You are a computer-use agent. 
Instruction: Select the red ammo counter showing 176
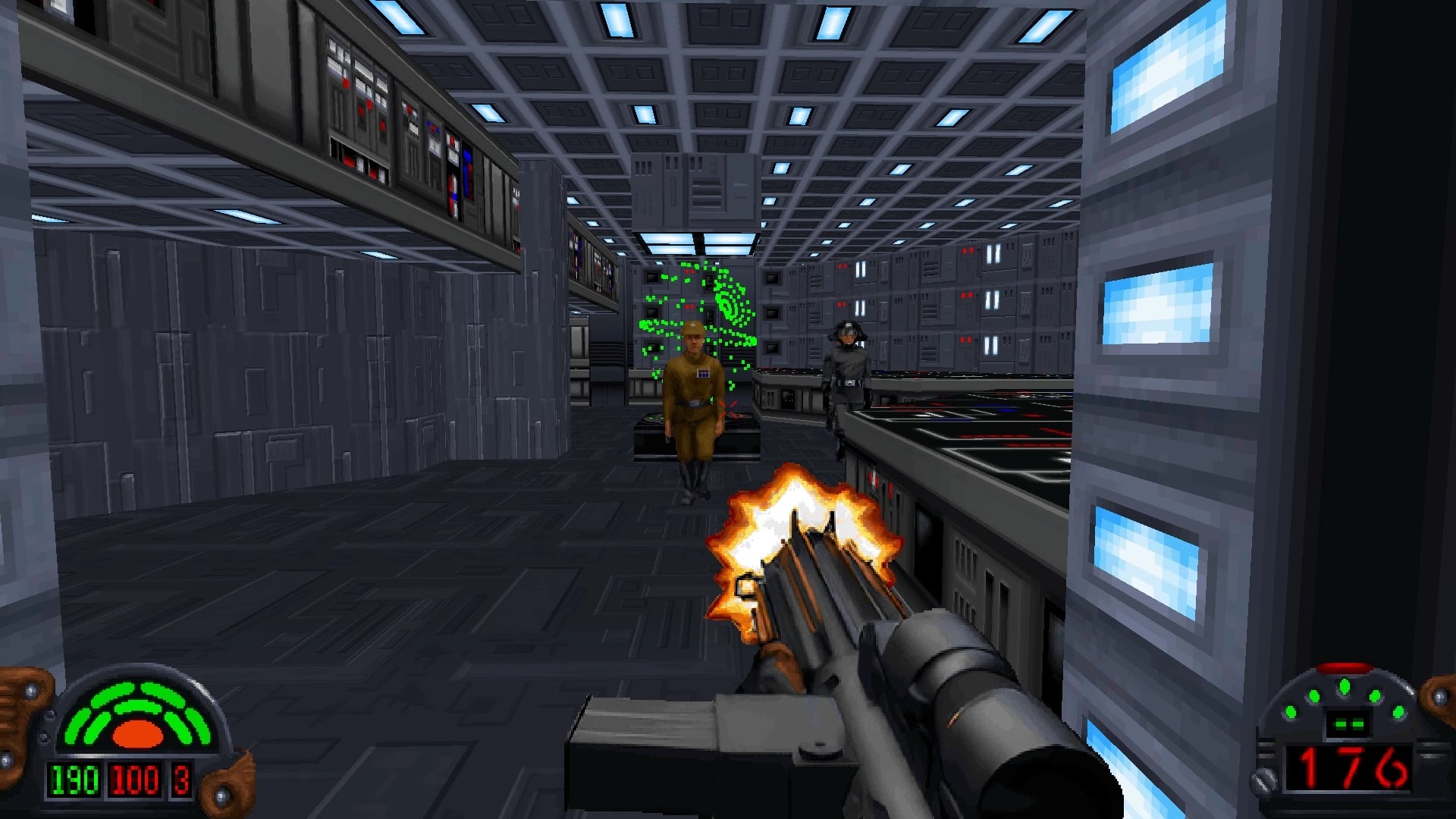1348,768
